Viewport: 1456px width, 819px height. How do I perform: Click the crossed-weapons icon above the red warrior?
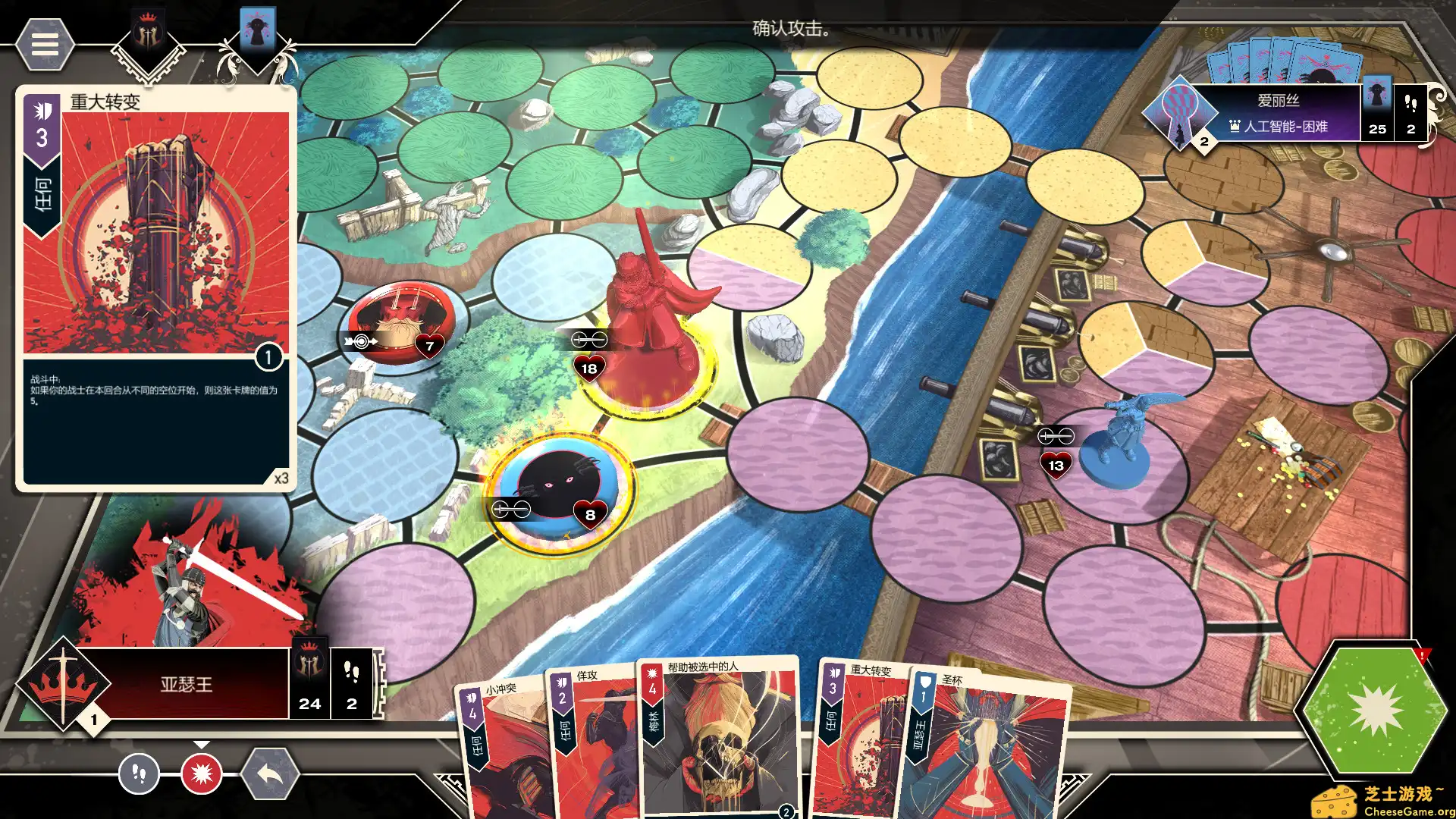pyautogui.click(x=591, y=339)
